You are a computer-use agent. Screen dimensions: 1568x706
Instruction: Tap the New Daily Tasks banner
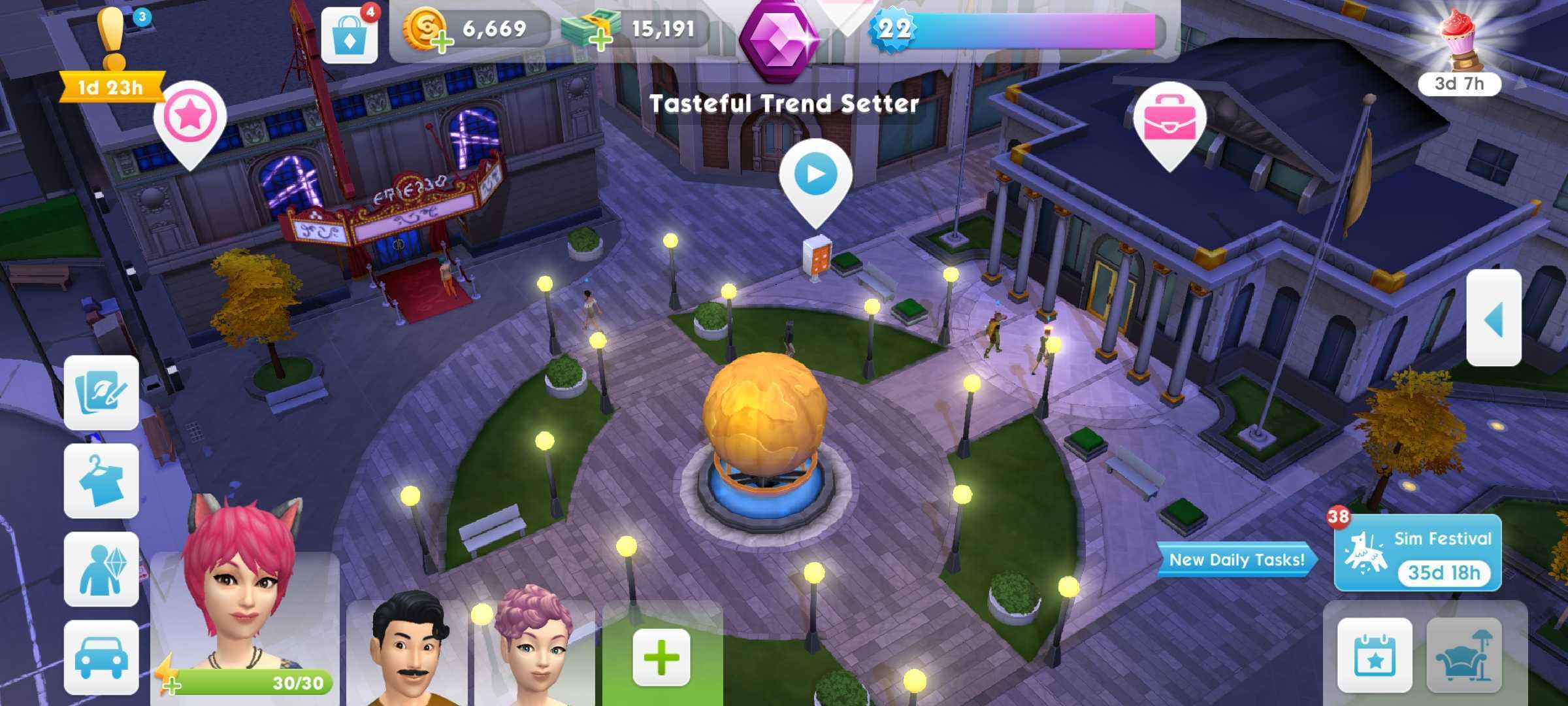(x=1235, y=559)
